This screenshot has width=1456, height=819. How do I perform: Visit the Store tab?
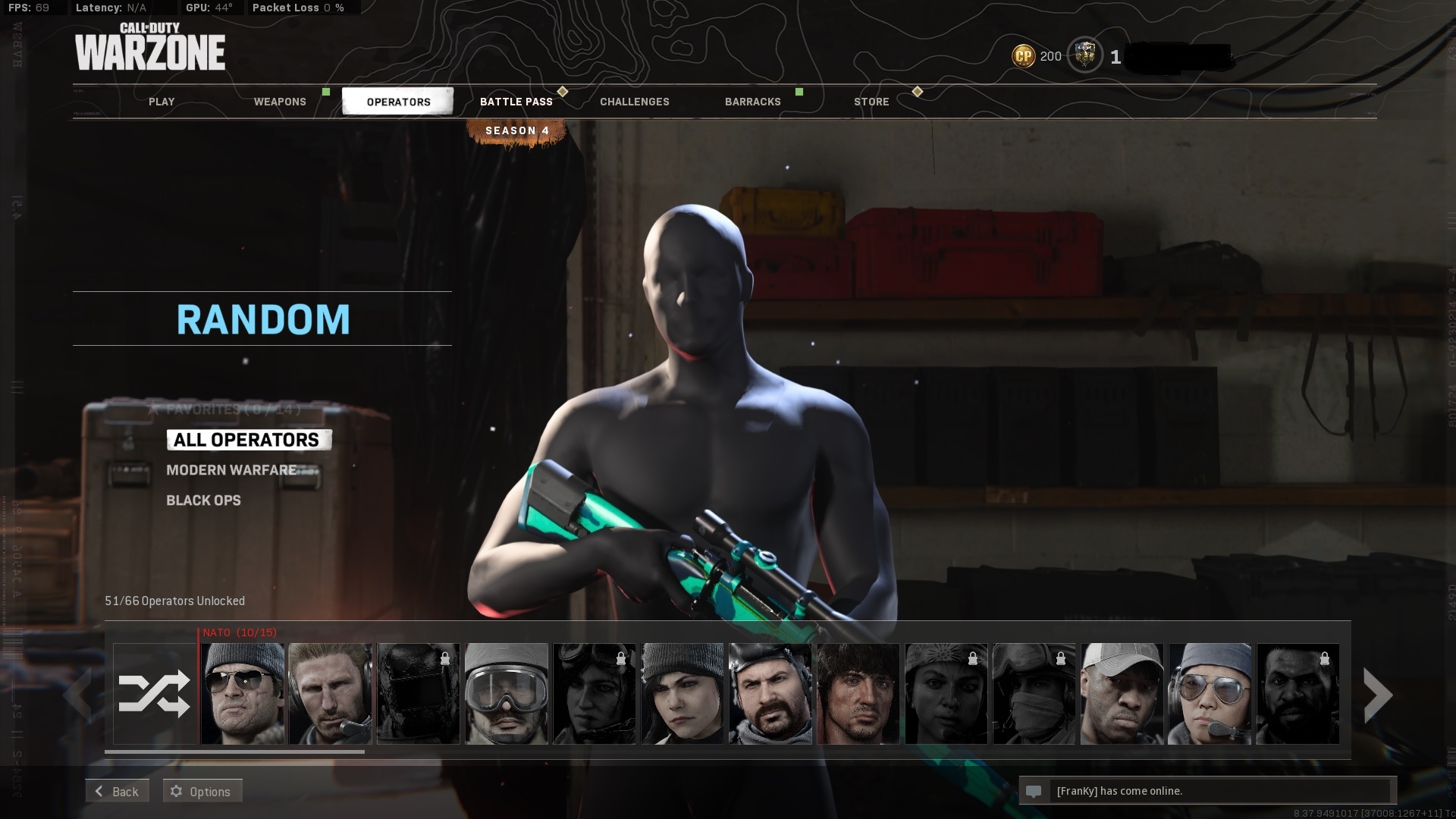[x=871, y=102]
